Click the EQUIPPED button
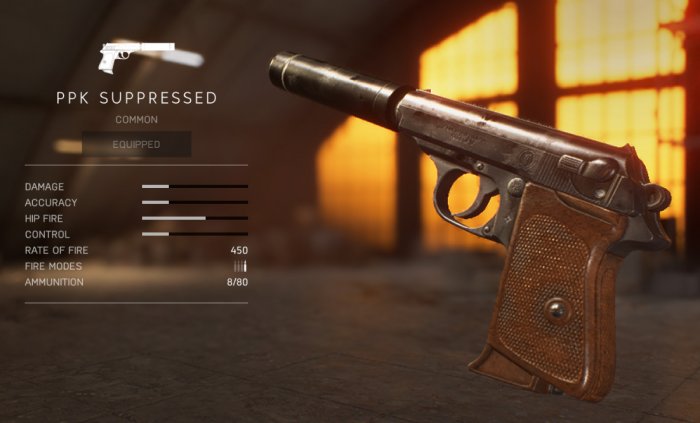The width and height of the screenshot is (700, 423). click(x=136, y=144)
